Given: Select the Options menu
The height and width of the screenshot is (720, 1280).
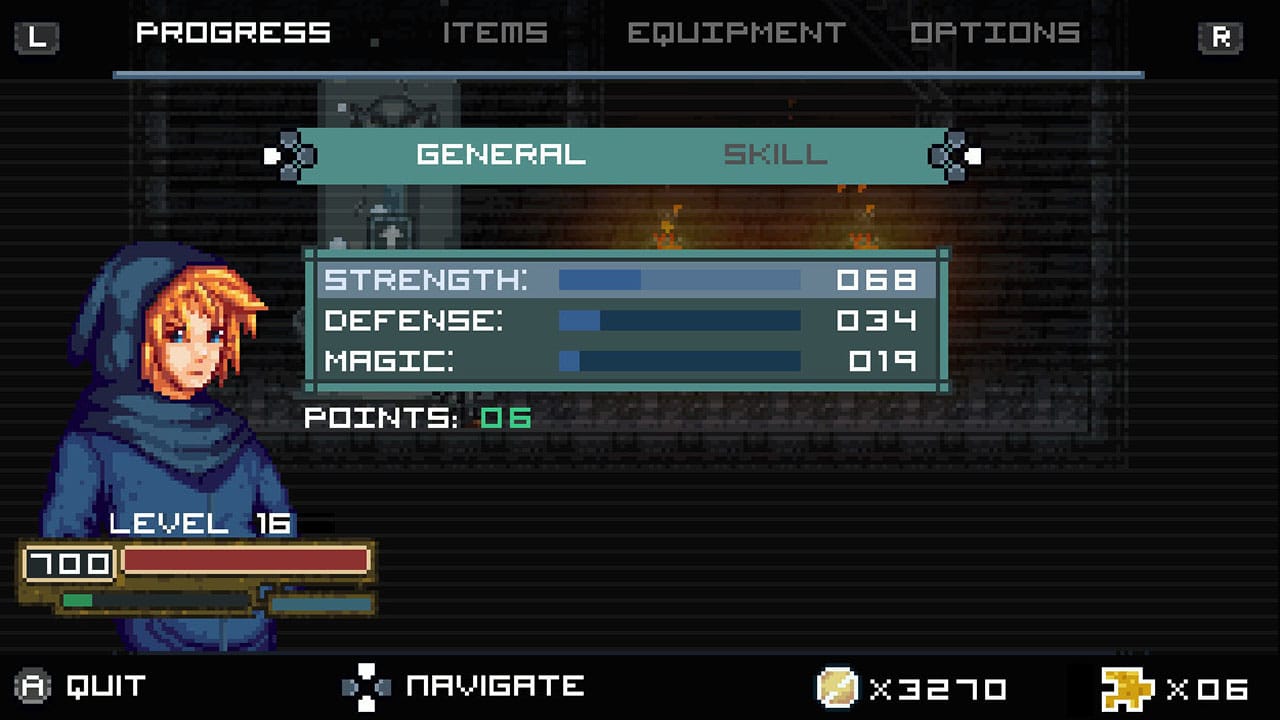Looking at the screenshot, I should (x=995, y=32).
